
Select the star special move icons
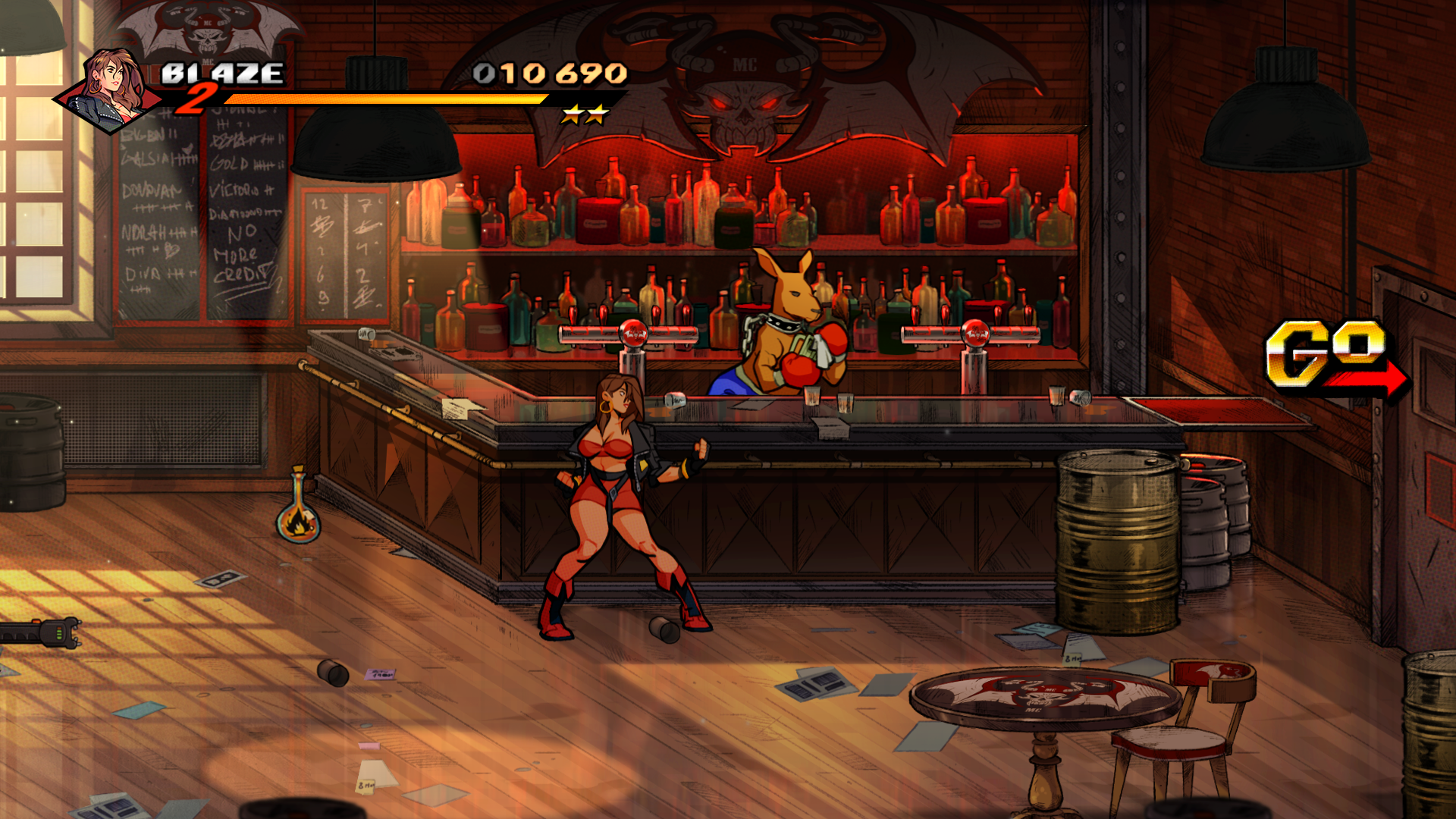click(585, 115)
